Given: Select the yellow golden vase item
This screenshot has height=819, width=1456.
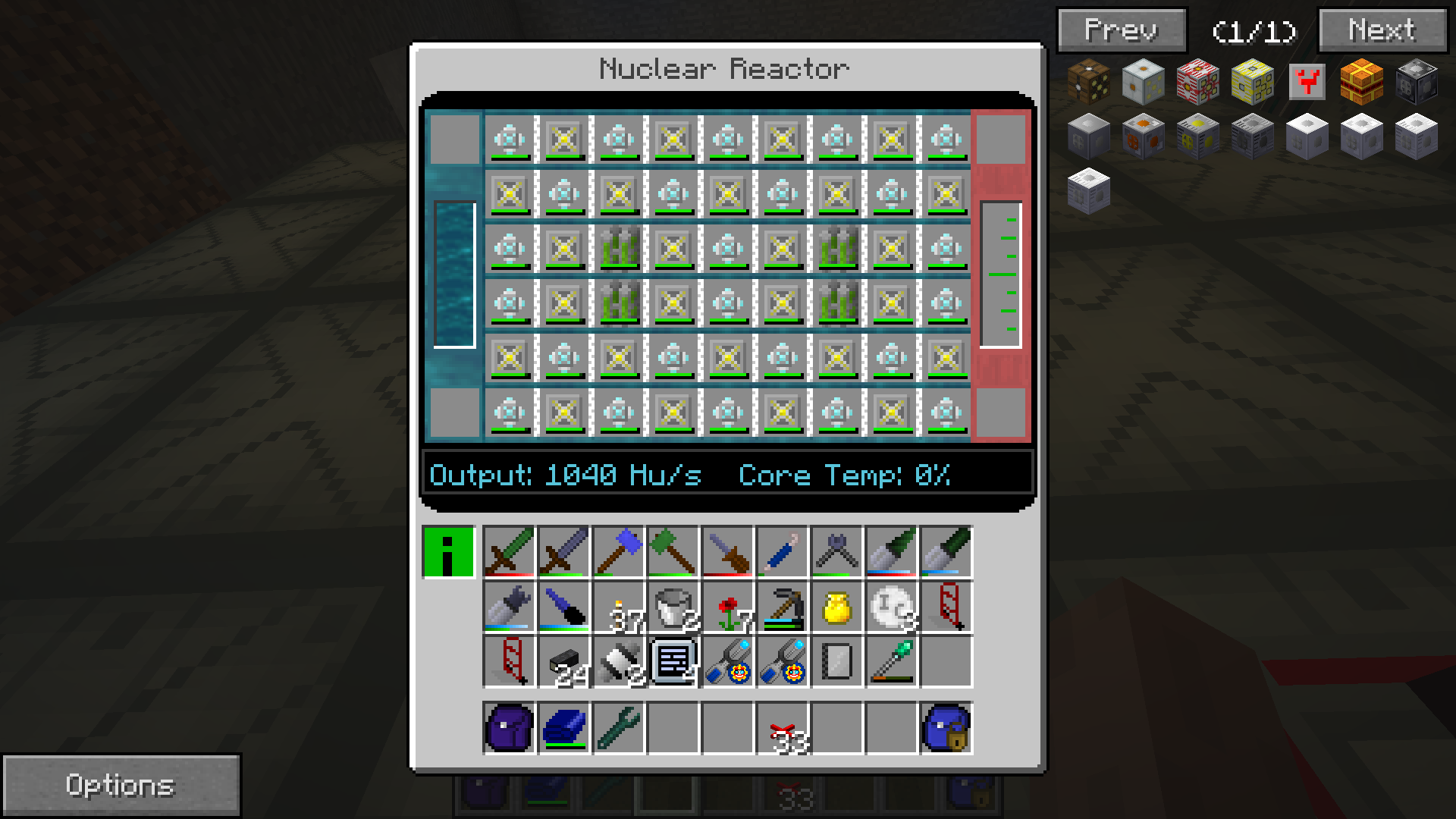Looking at the screenshot, I should (x=836, y=607).
